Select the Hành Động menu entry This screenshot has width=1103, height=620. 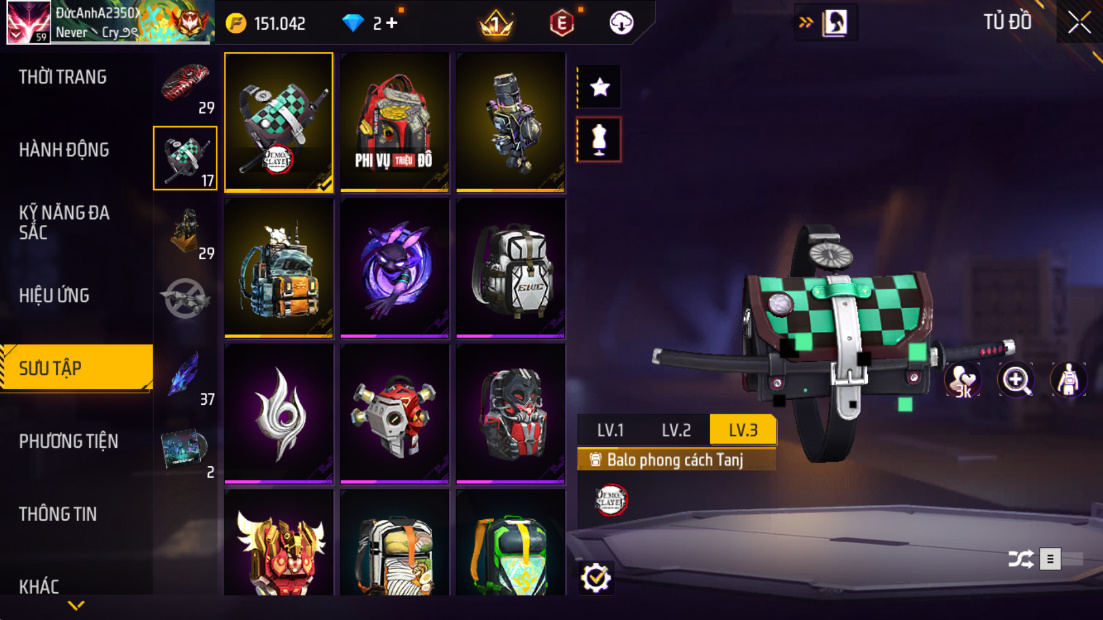click(64, 150)
